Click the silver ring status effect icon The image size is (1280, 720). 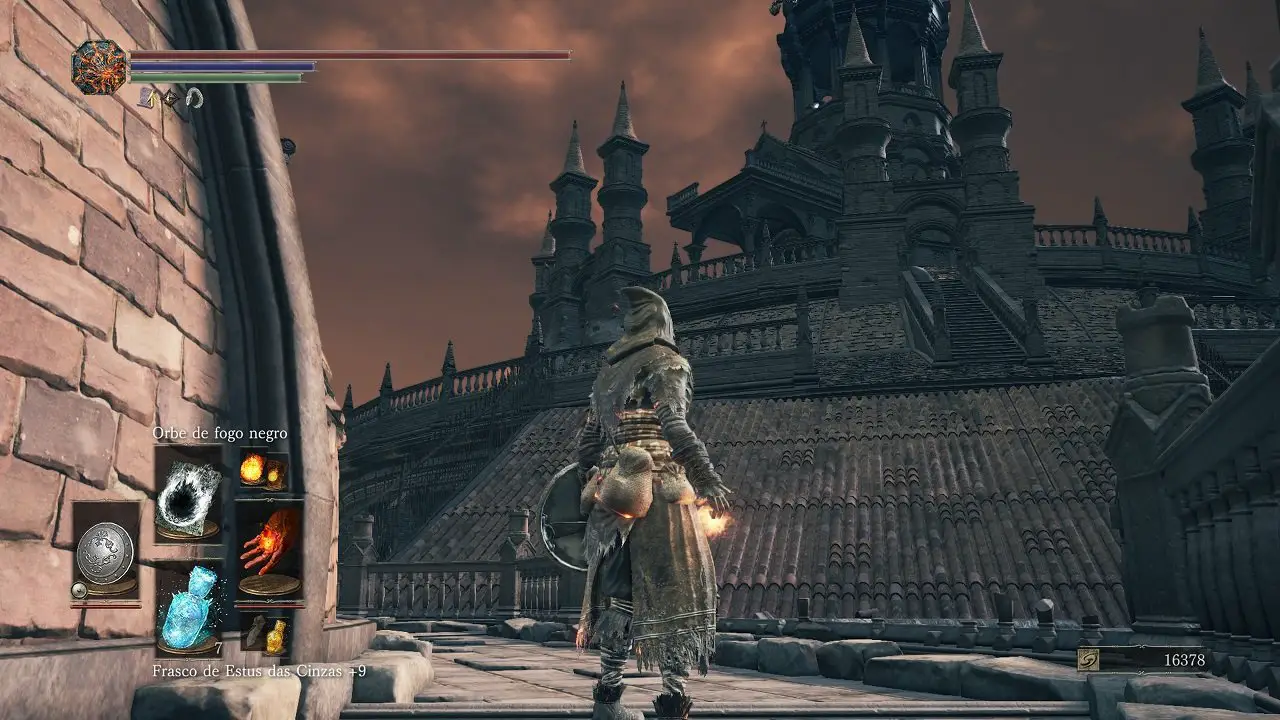click(x=194, y=97)
